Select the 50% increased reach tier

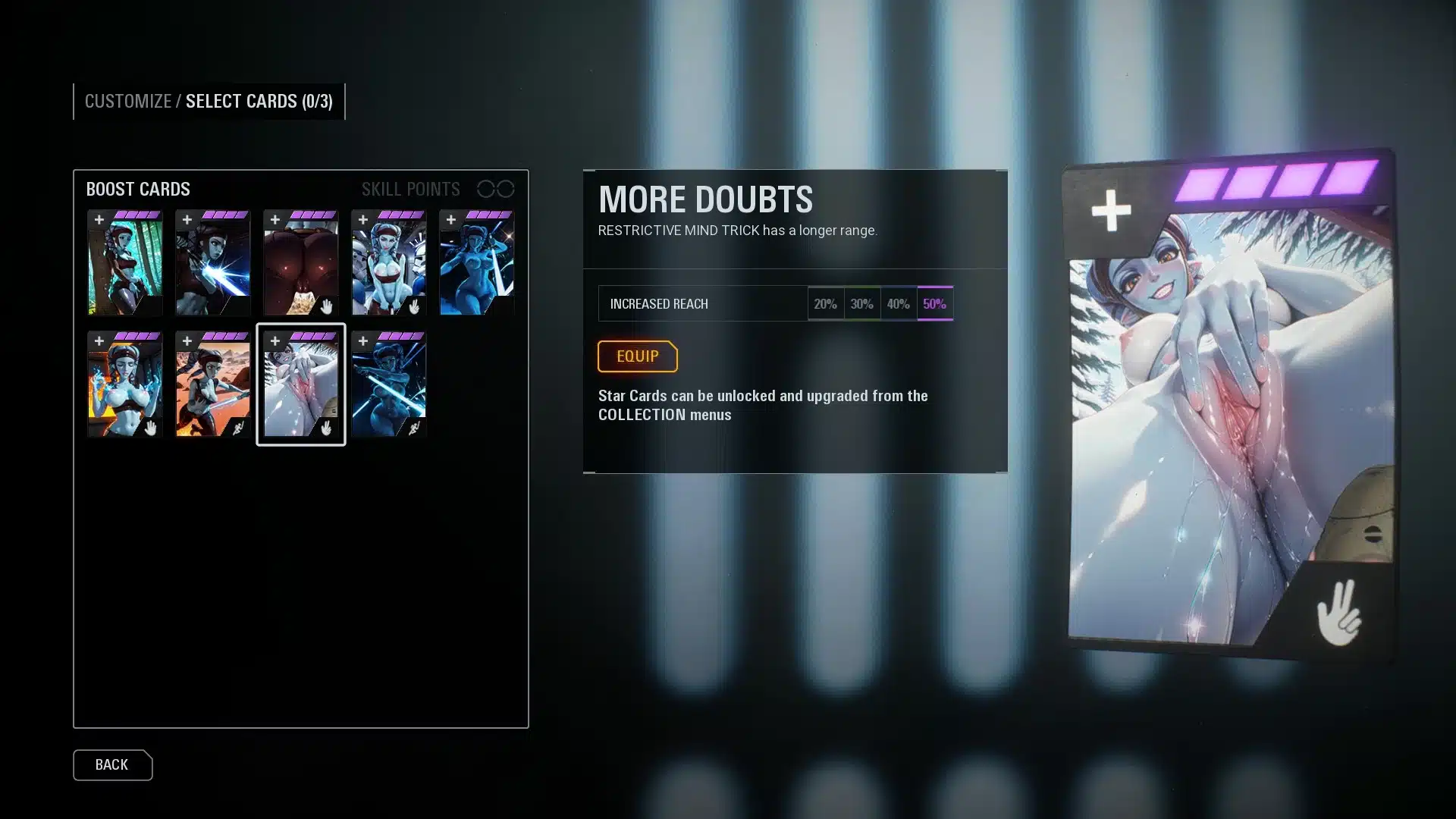coord(934,303)
